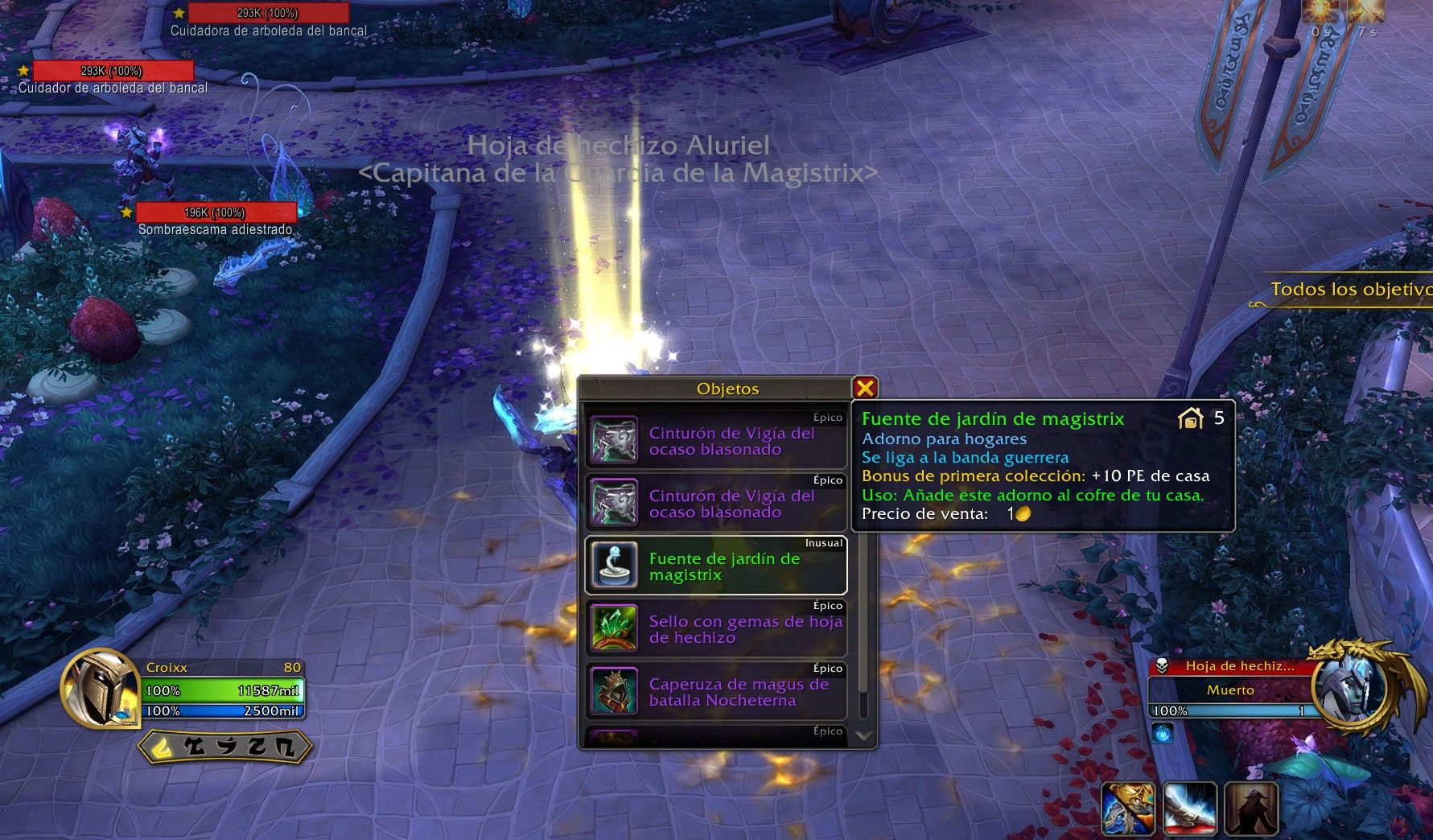The width and height of the screenshot is (1433, 840).
Task: Click the buff icon showing 7 s remaining
Action: tap(1365, 11)
